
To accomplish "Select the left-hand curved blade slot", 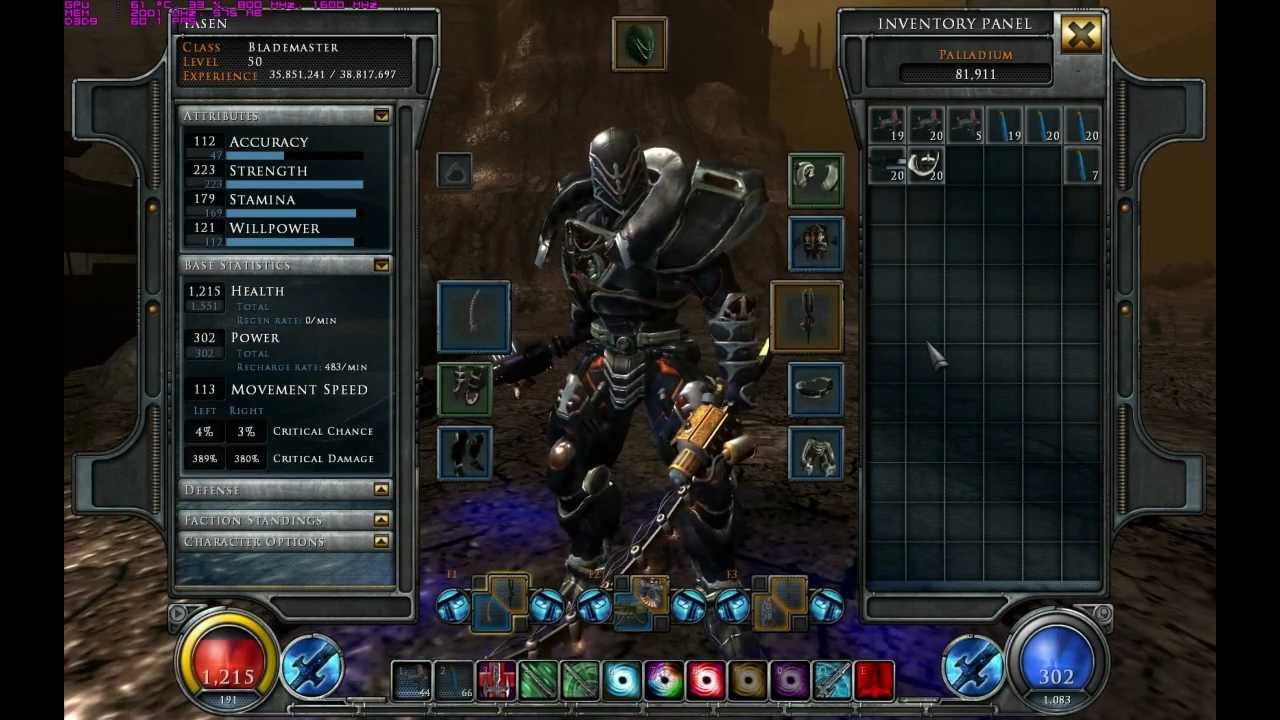I will (x=473, y=317).
